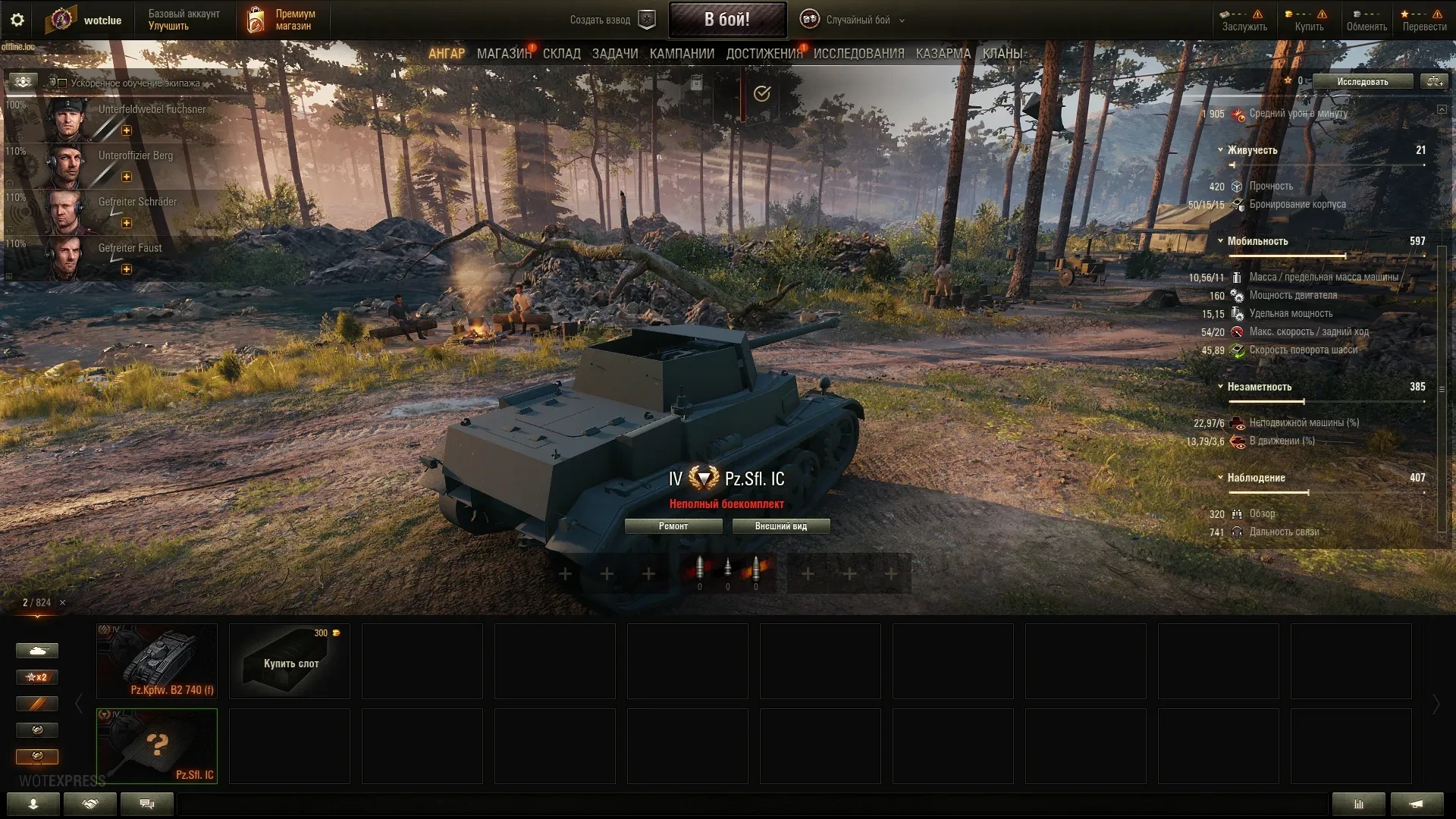The height and width of the screenshot is (819, 1456).
Task: Open Внешний вид vehicle customization
Action: [780, 526]
